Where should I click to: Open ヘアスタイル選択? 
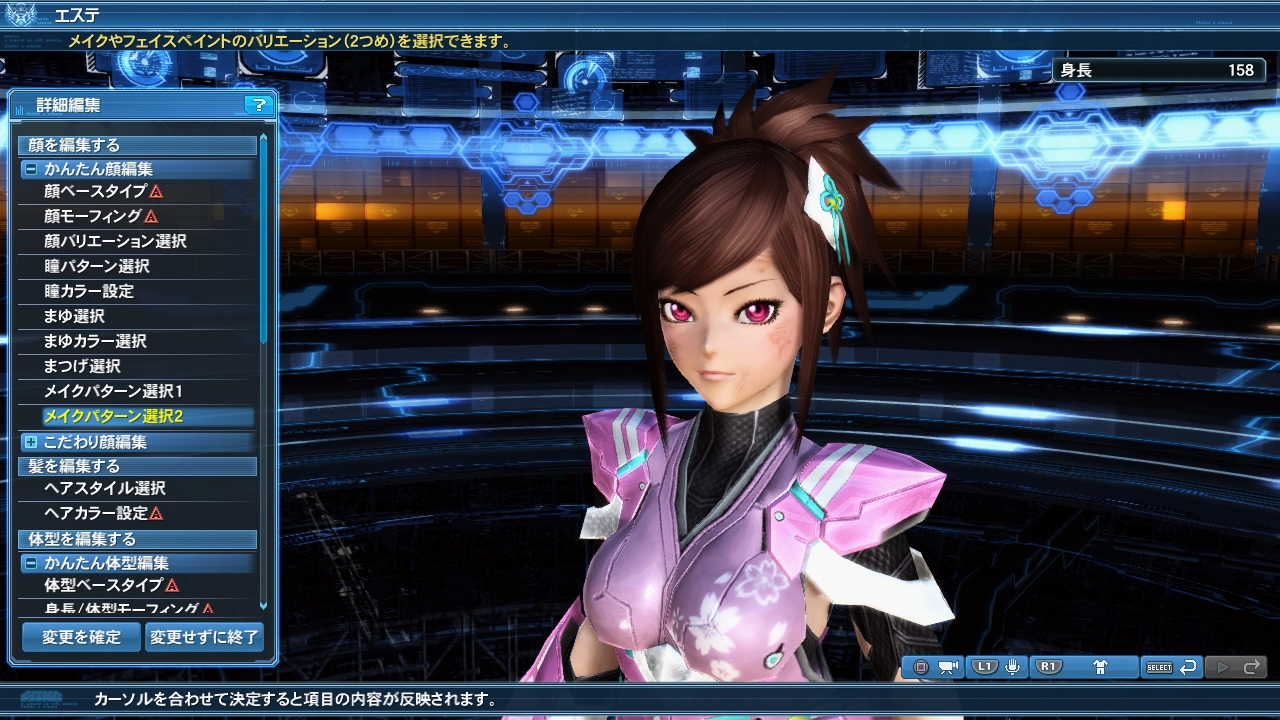pos(105,488)
